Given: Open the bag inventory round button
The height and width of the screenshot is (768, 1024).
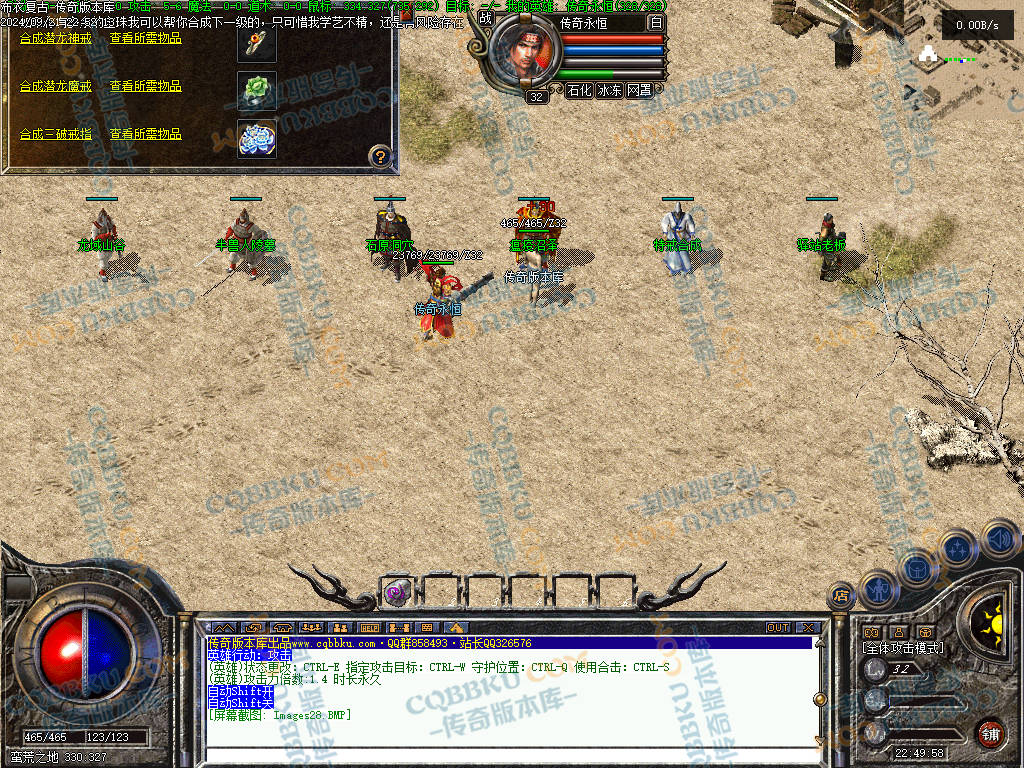Looking at the screenshot, I should tap(917, 567).
